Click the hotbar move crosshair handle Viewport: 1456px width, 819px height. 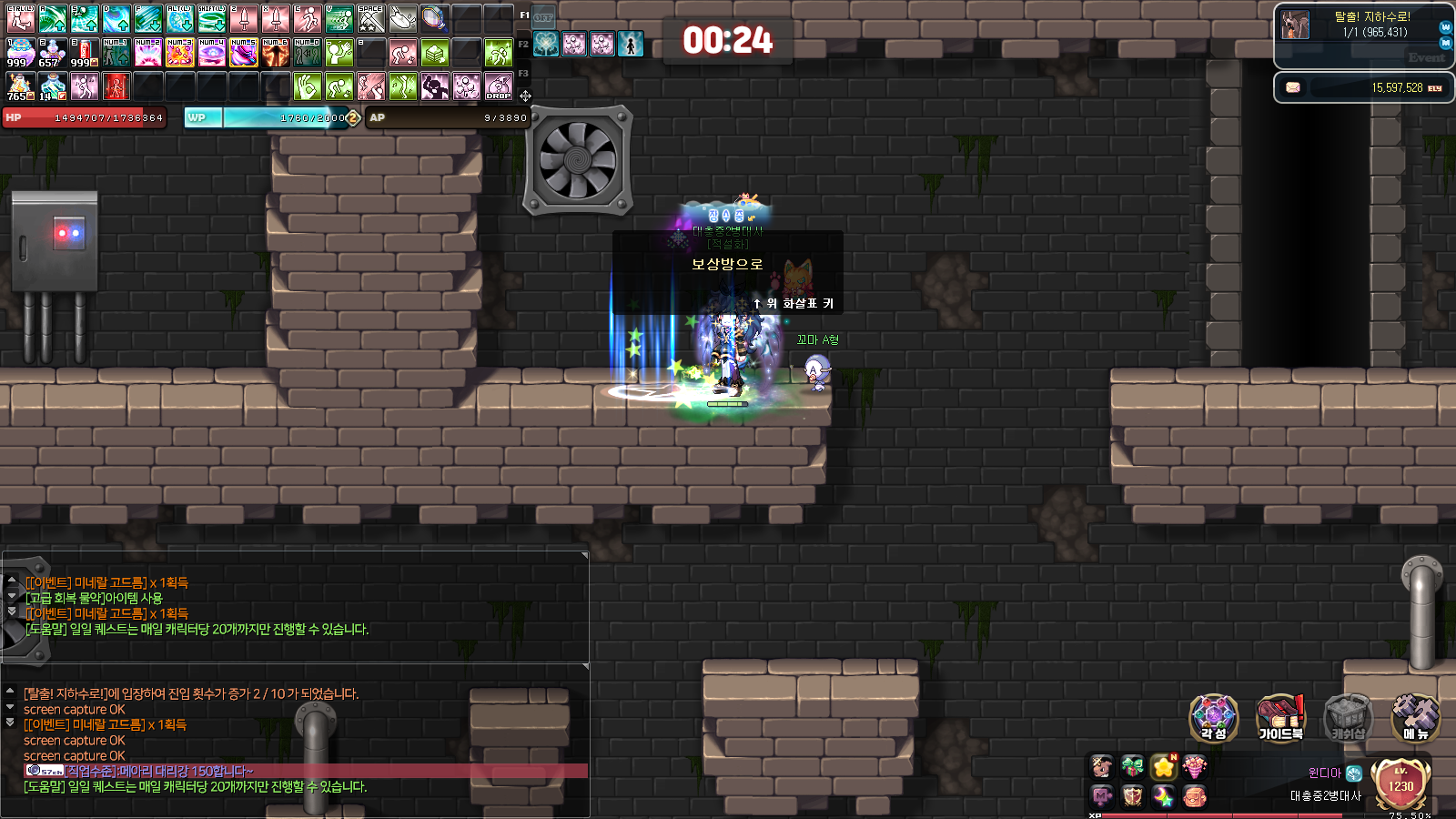pyautogui.click(x=525, y=96)
